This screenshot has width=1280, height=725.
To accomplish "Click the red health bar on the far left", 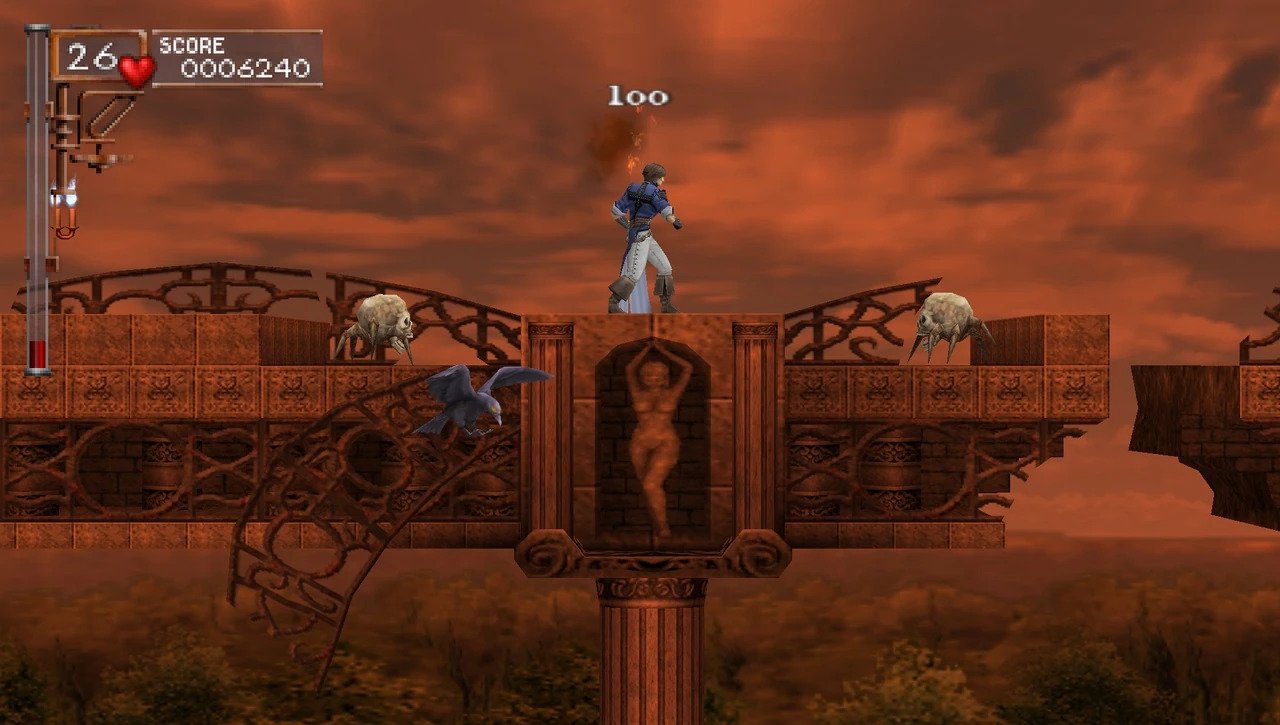I will [37, 350].
